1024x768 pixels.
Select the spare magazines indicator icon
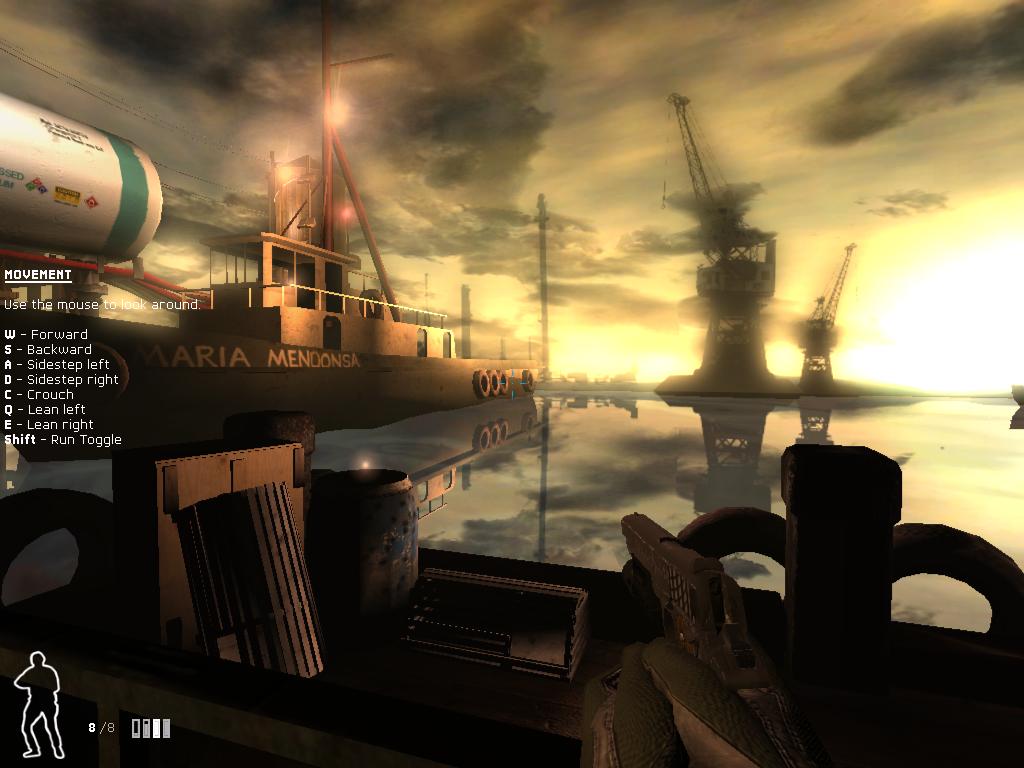click(151, 728)
